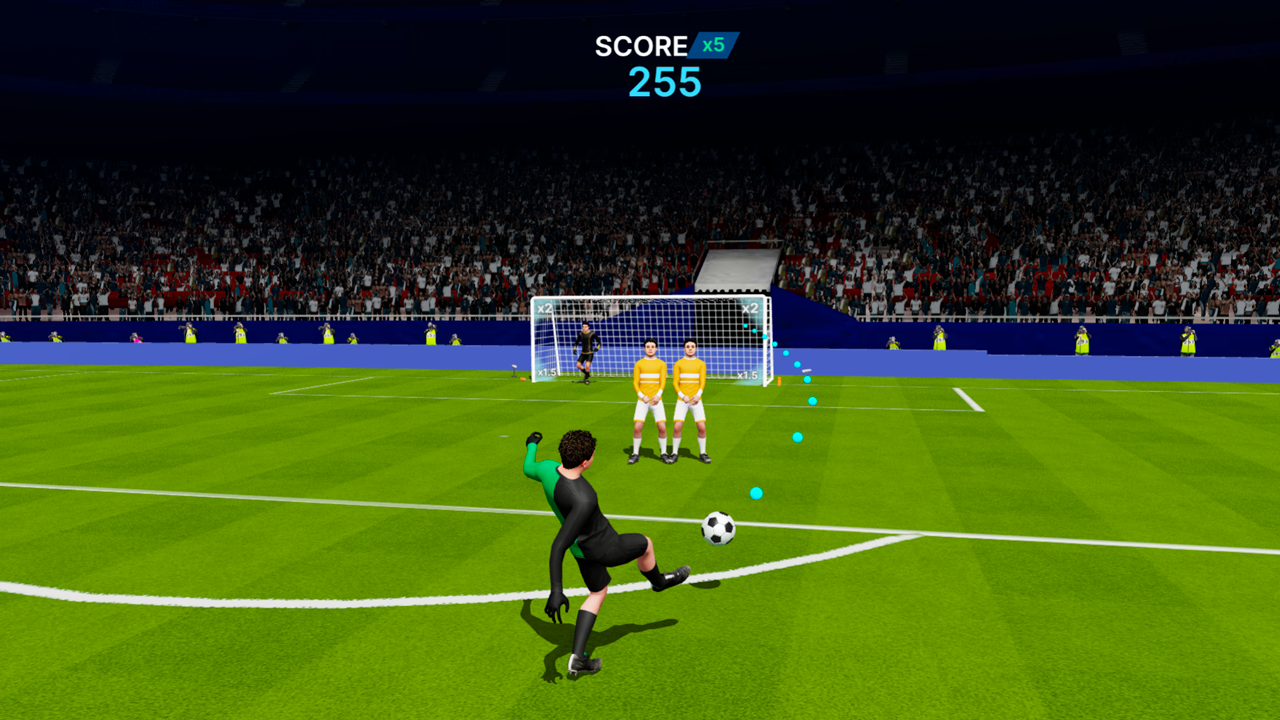Click the orange cone right of the goal
Viewport: 1280px width, 720px height.
click(x=779, y=382)
